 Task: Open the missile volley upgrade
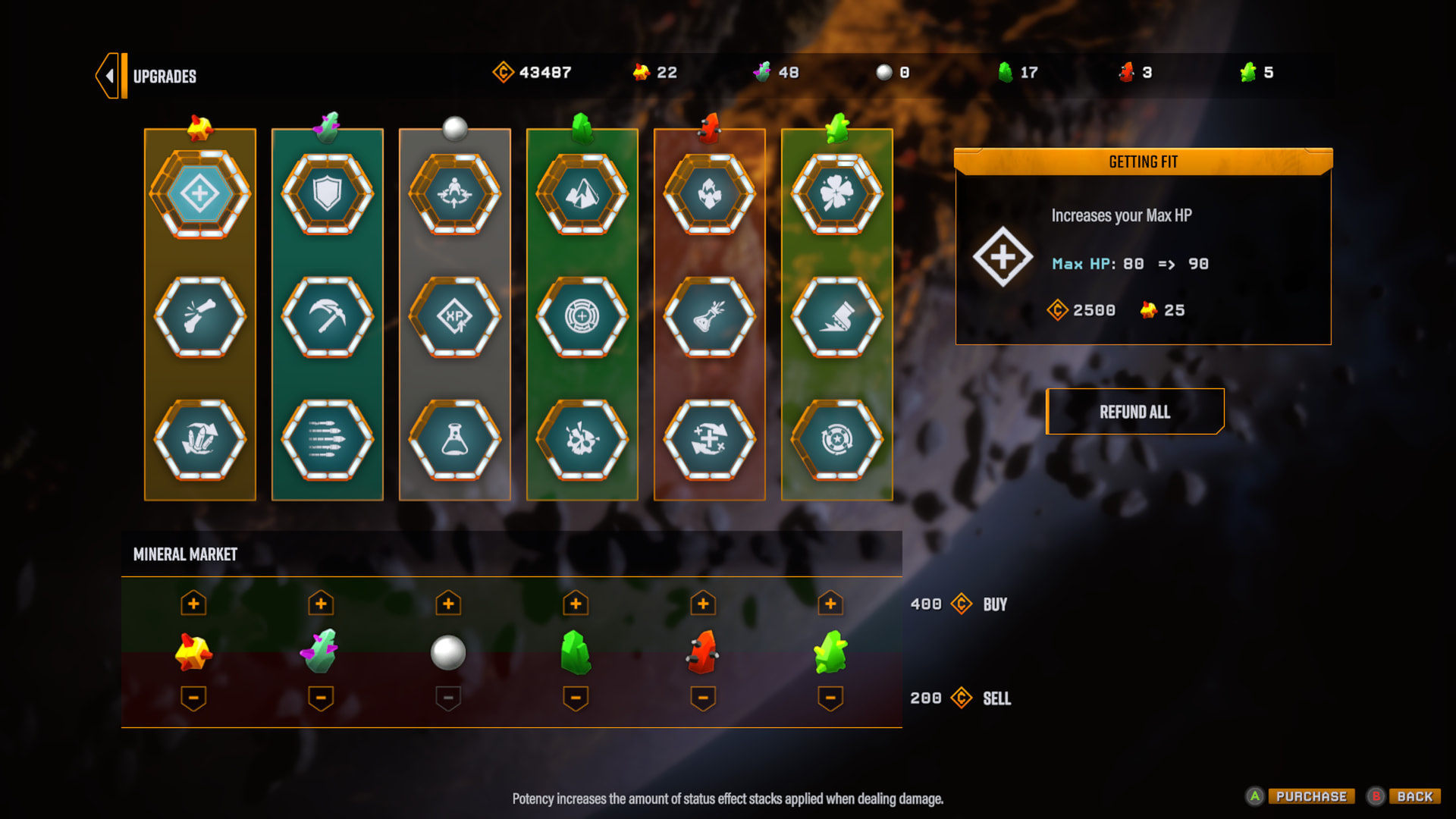328,439
